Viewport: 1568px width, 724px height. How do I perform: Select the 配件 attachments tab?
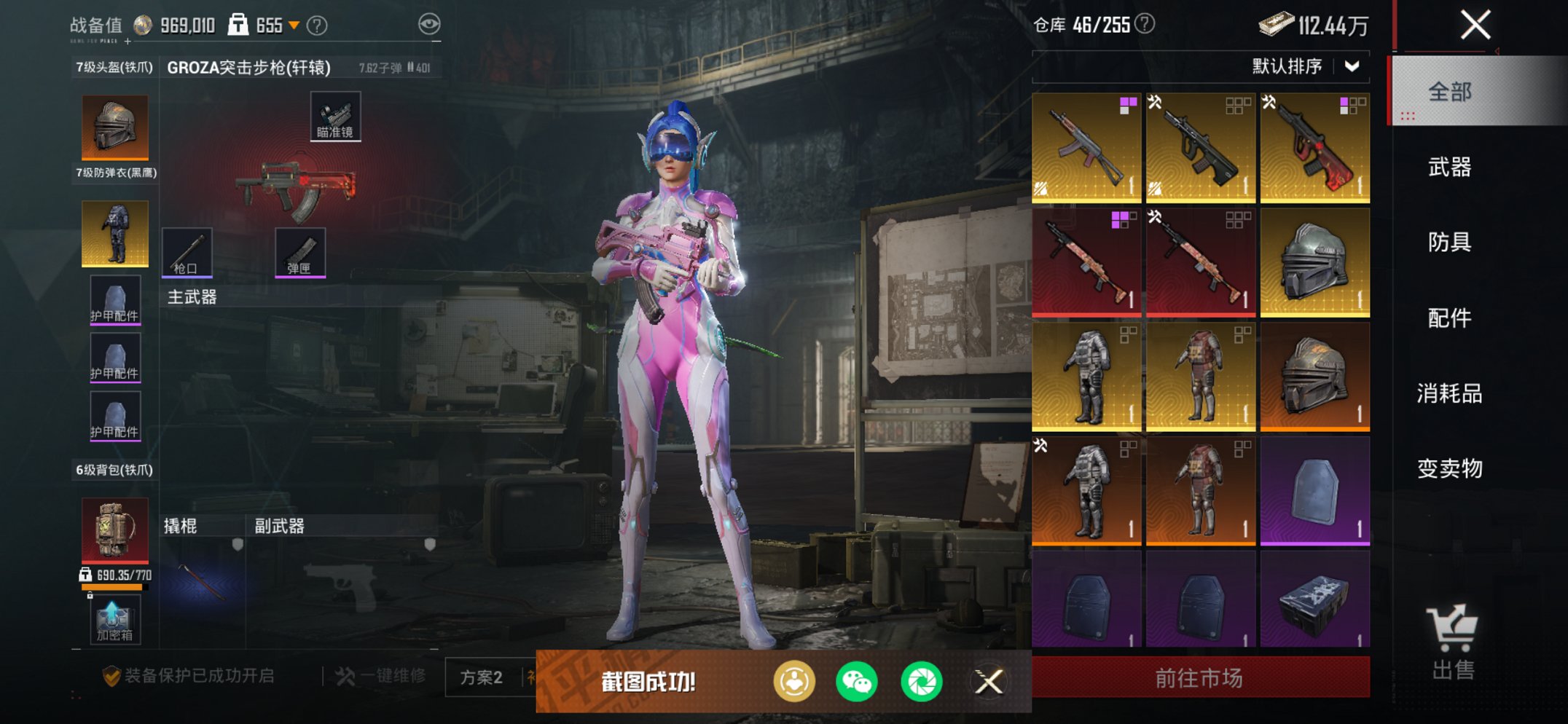1449,318
